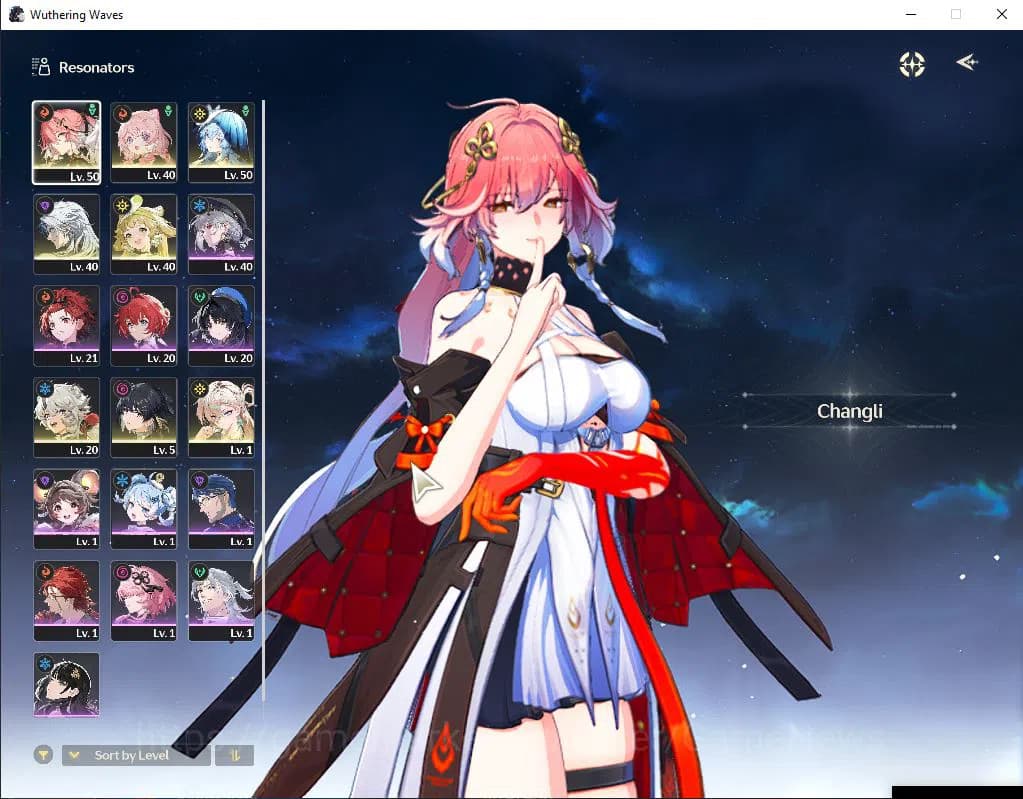Choose the black-haired Glacio resonator without a level
Screen dimensions: 1023x799
[66, 685]
